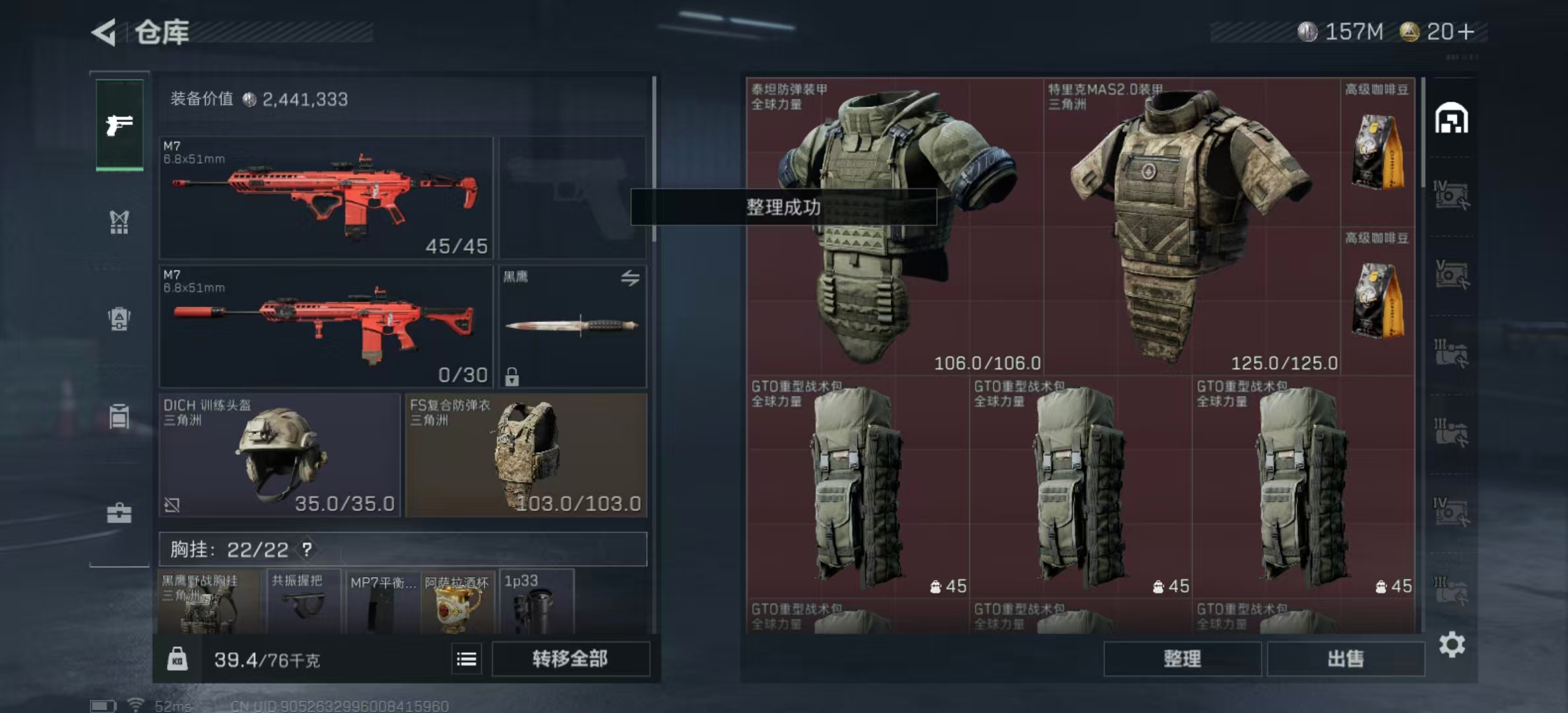Show the 胸挂 capacity help tooltip
The image size is (1568, 713).
(307, 549)
